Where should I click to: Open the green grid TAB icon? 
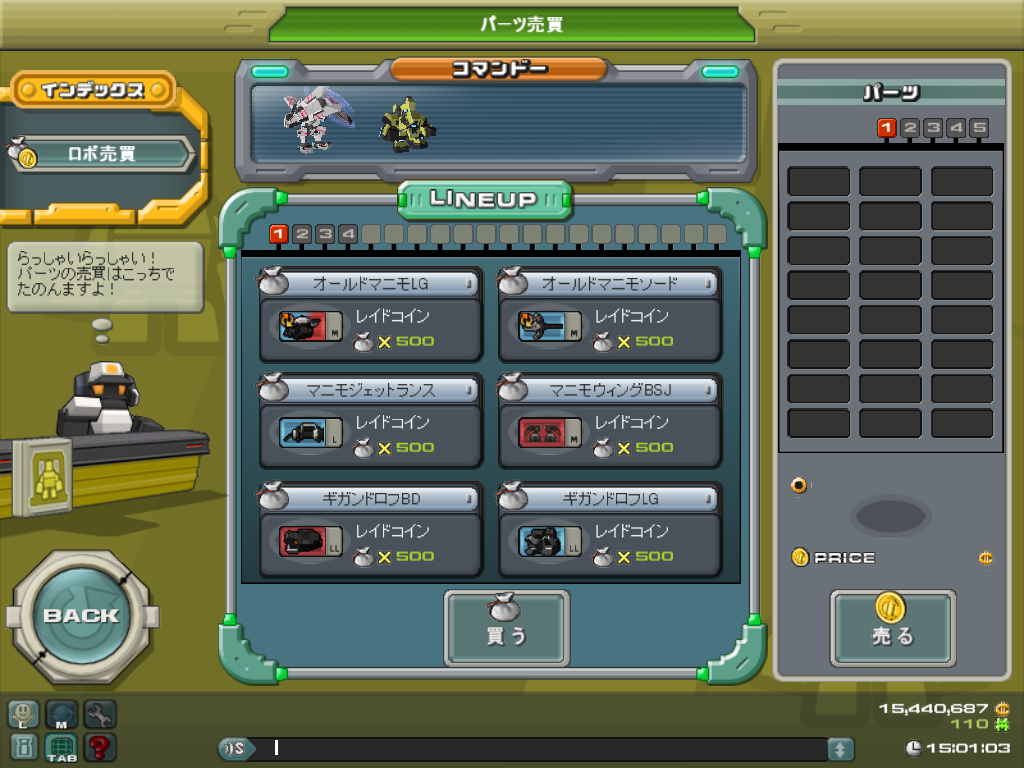click(x=62, y=747)
